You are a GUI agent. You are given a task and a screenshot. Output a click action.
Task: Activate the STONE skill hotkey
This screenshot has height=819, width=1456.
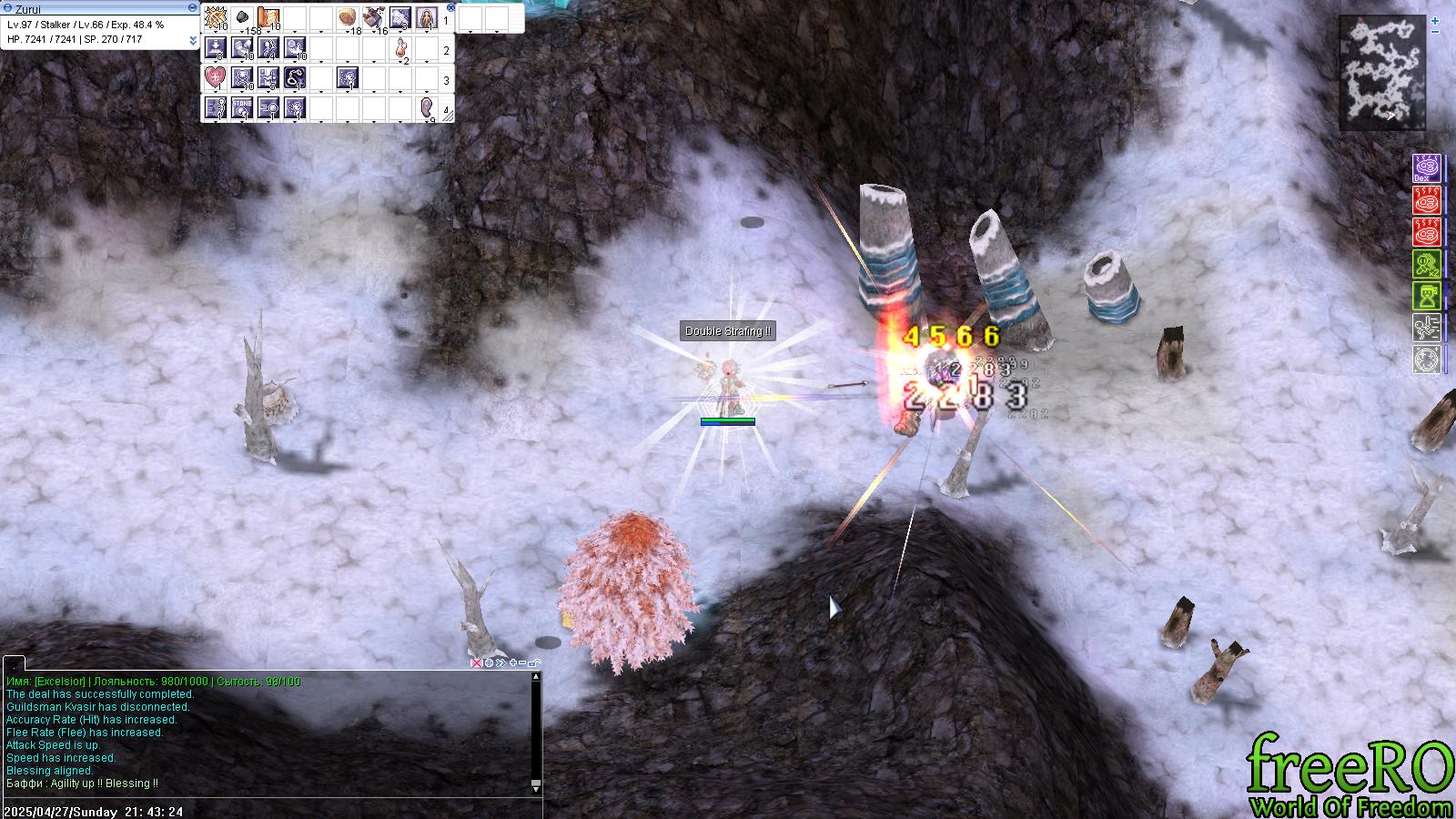pyautogui.click(x=242, y=109)
